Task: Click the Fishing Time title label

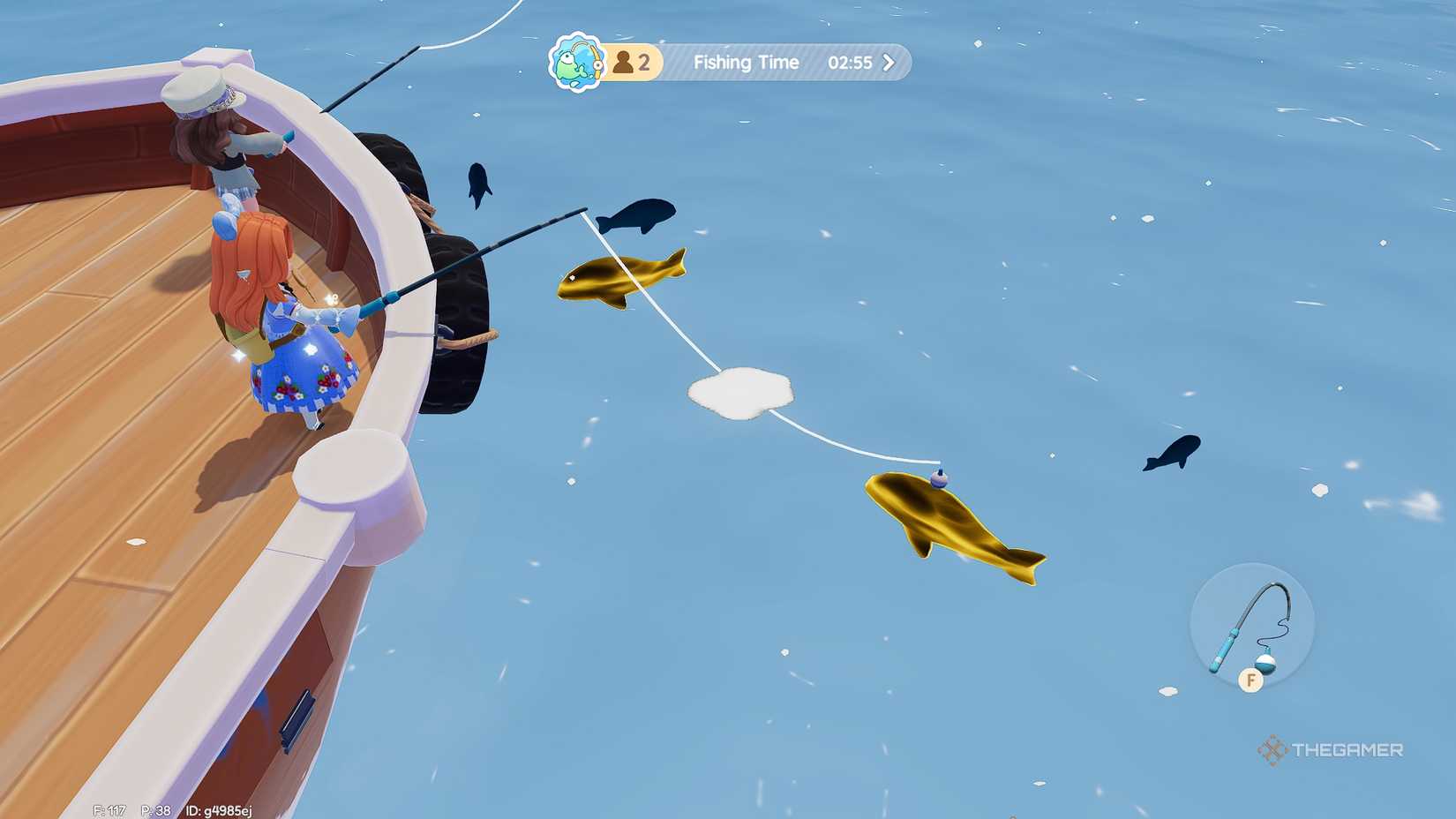Action: point(746,63)
